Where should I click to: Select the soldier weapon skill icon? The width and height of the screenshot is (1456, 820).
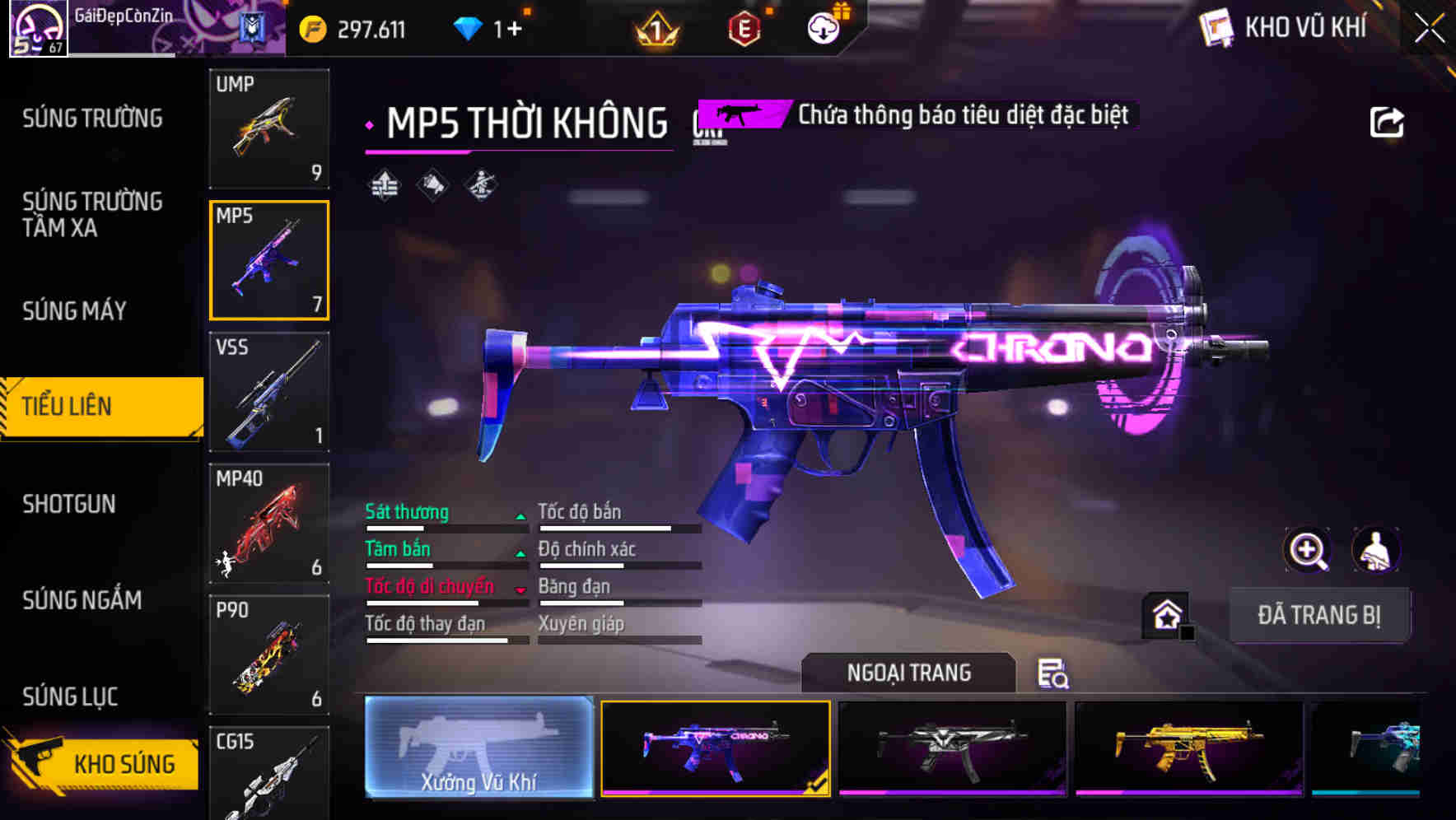[479, 185]
